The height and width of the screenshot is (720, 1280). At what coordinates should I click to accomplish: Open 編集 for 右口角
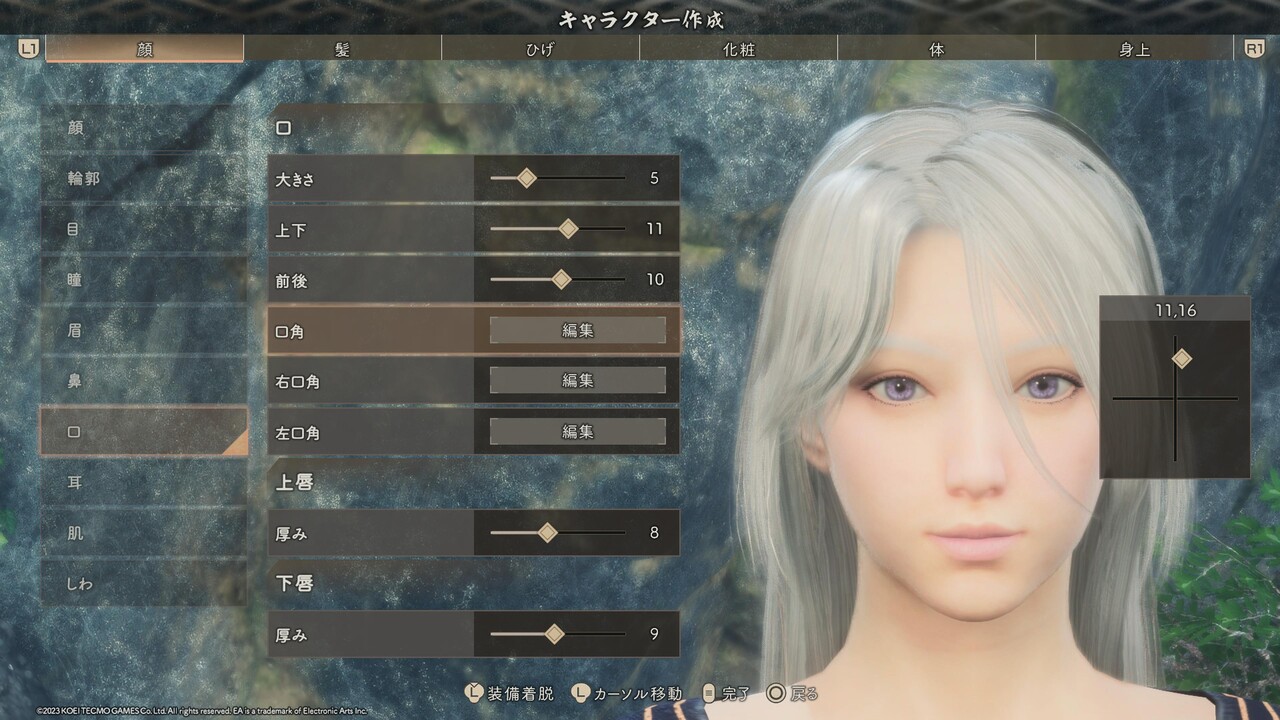[x=577, y=381]
